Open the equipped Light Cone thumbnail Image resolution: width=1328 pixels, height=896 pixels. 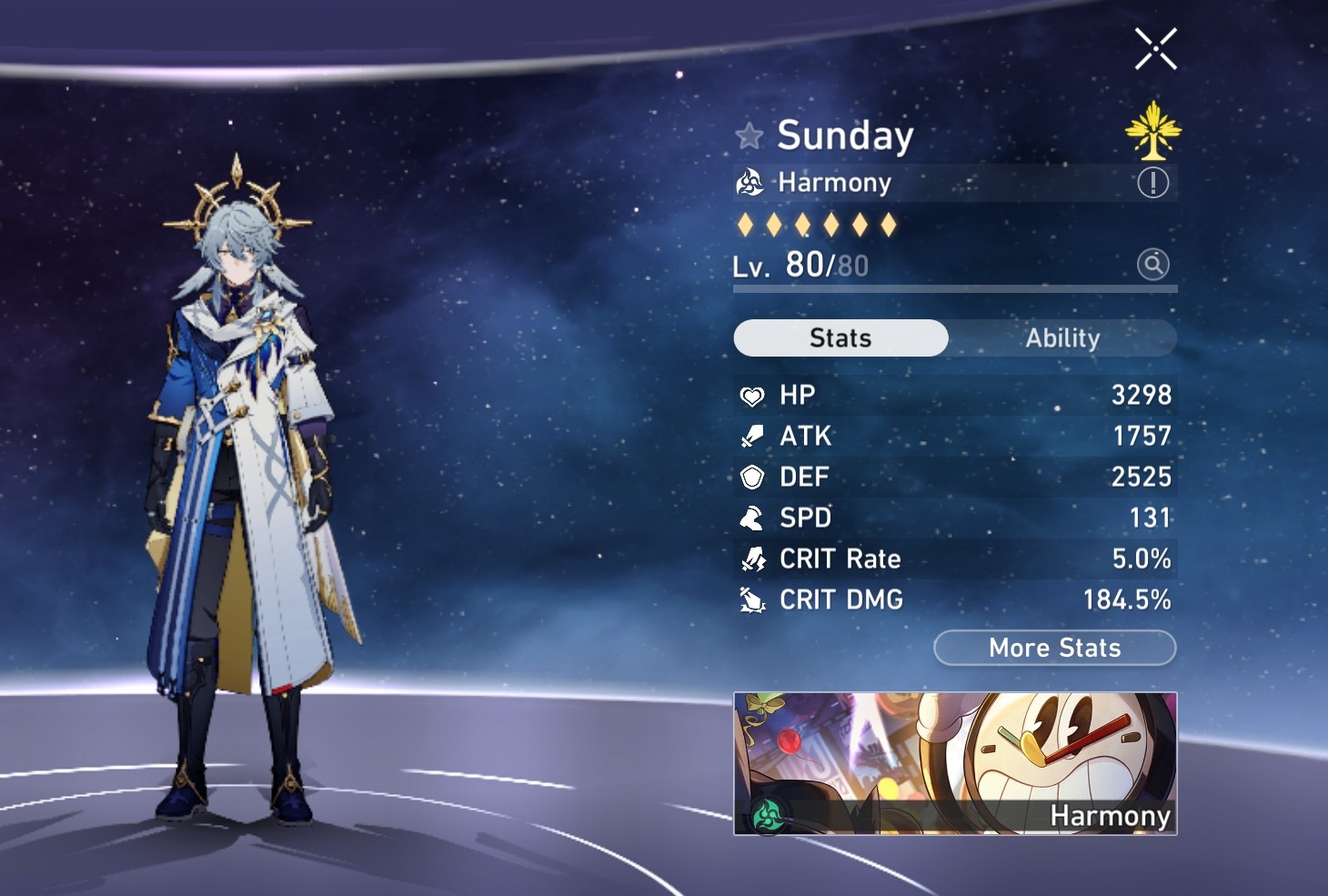pos(955,762)
